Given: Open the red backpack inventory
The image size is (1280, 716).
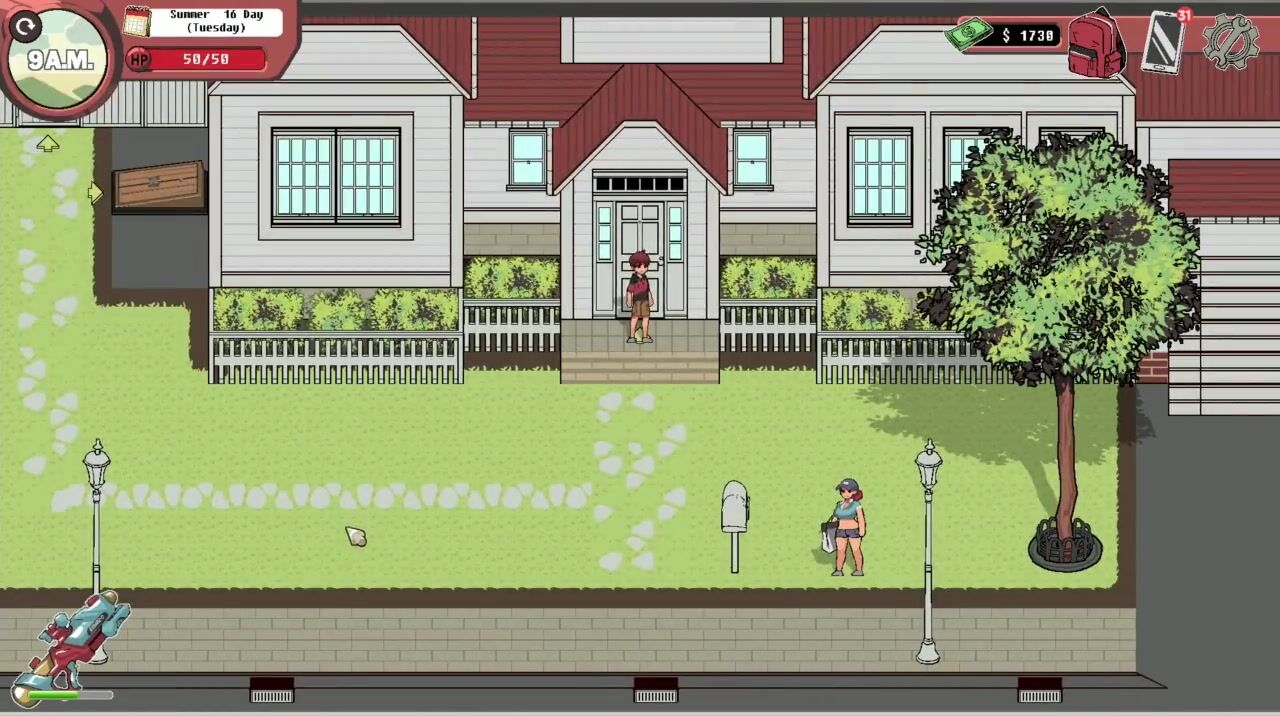Looking at the screenshot, I should [x=1096, y=44].
